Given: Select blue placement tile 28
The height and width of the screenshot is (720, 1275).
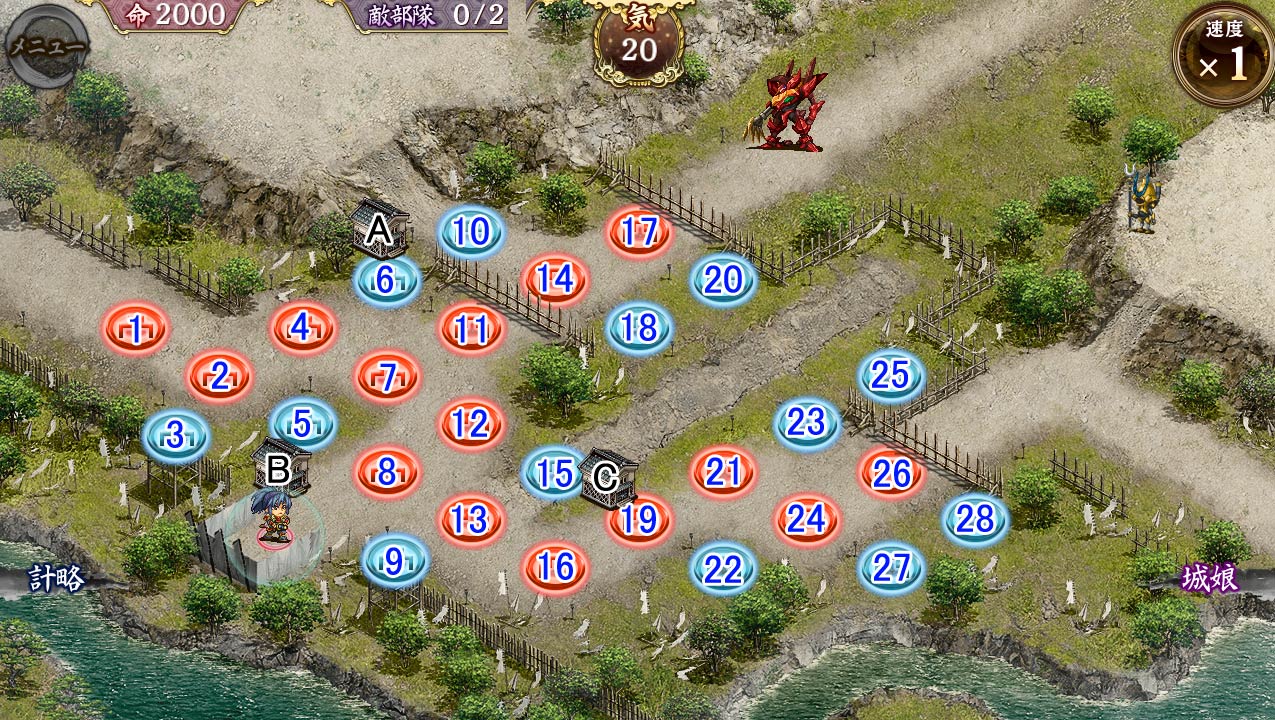Looking at the screenshot, I should (x=975, y=520).
